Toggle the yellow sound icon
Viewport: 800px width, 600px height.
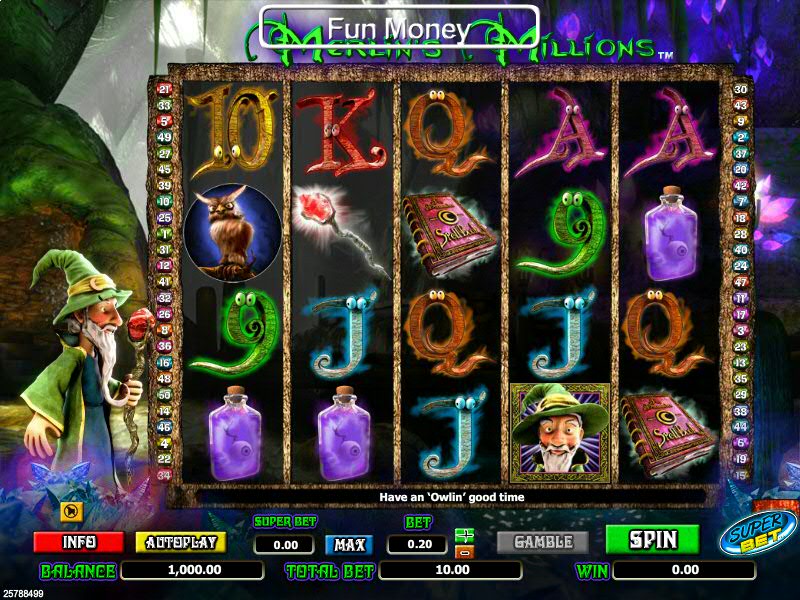pyautogui.click(x=71, y=512)
